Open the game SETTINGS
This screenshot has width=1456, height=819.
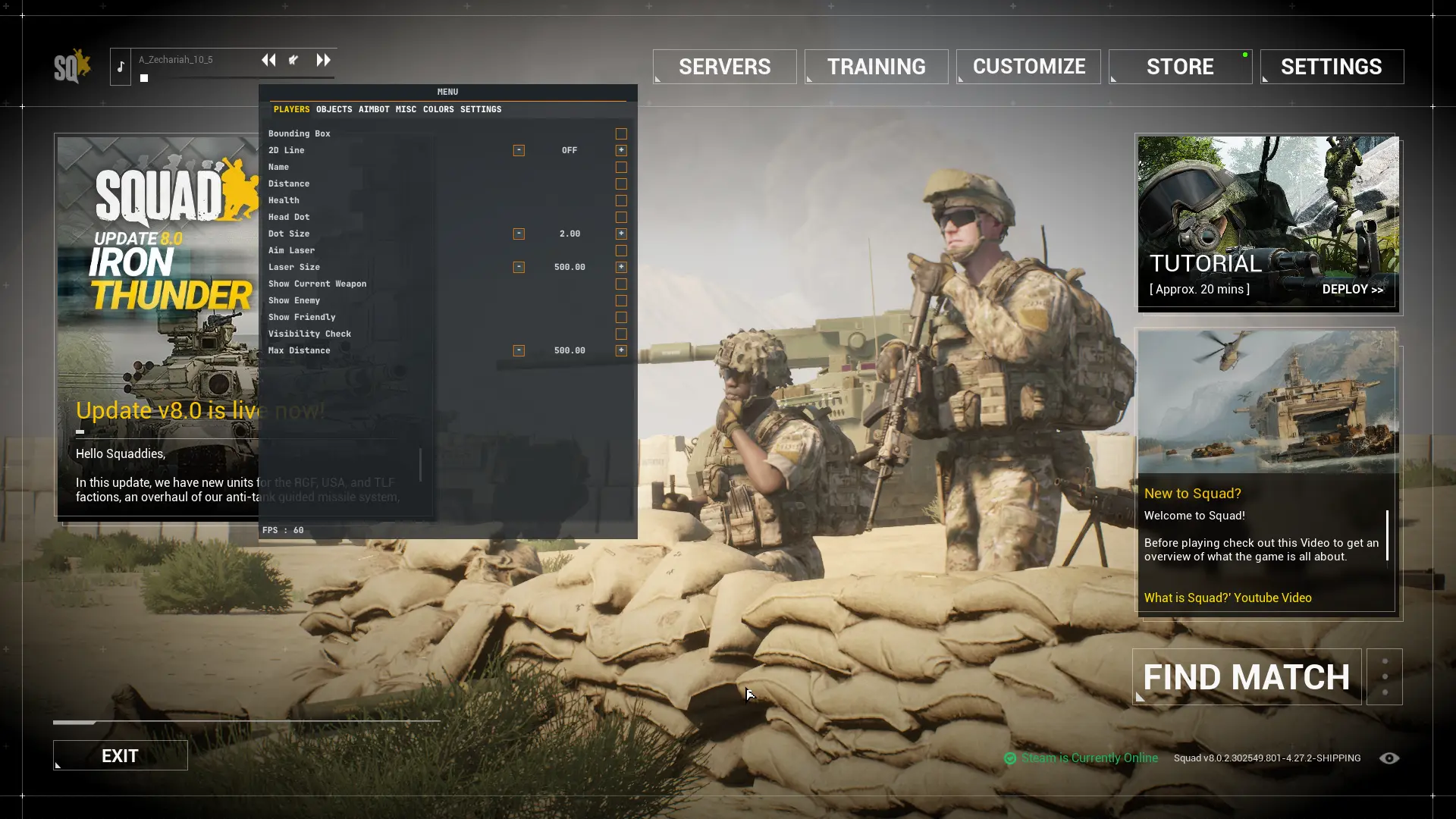pos(1332,67)
